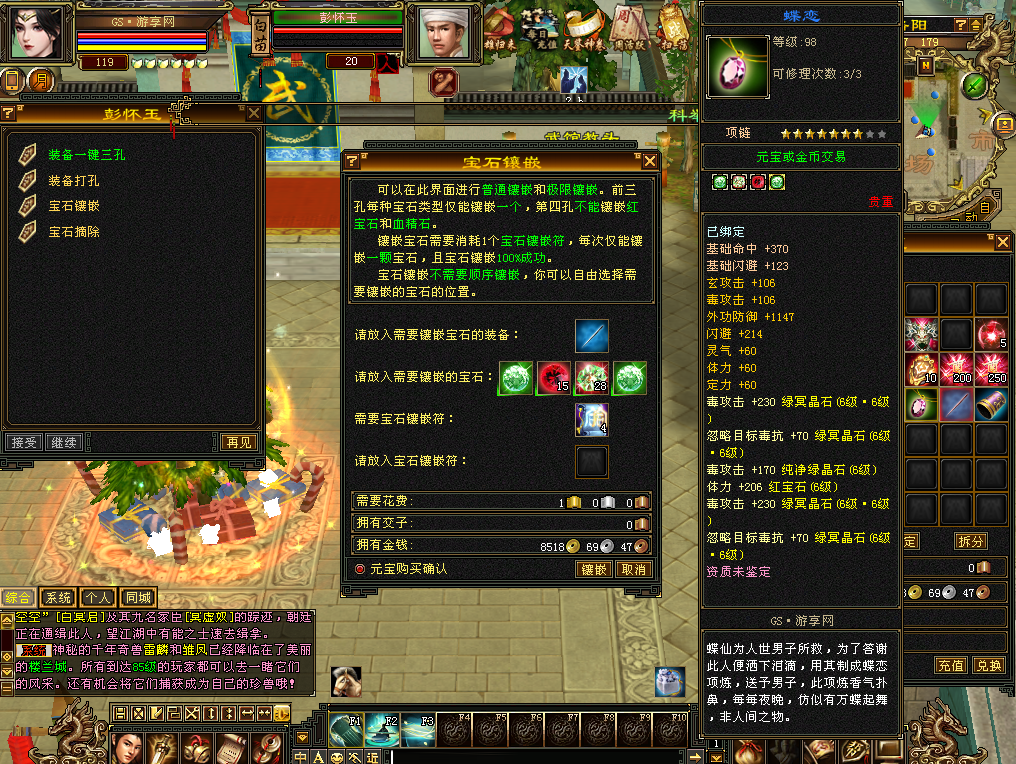Viewport: 1016px width, 764px height.
Task: Click the 拆分 split button
Action: click(x=969, y=541)
